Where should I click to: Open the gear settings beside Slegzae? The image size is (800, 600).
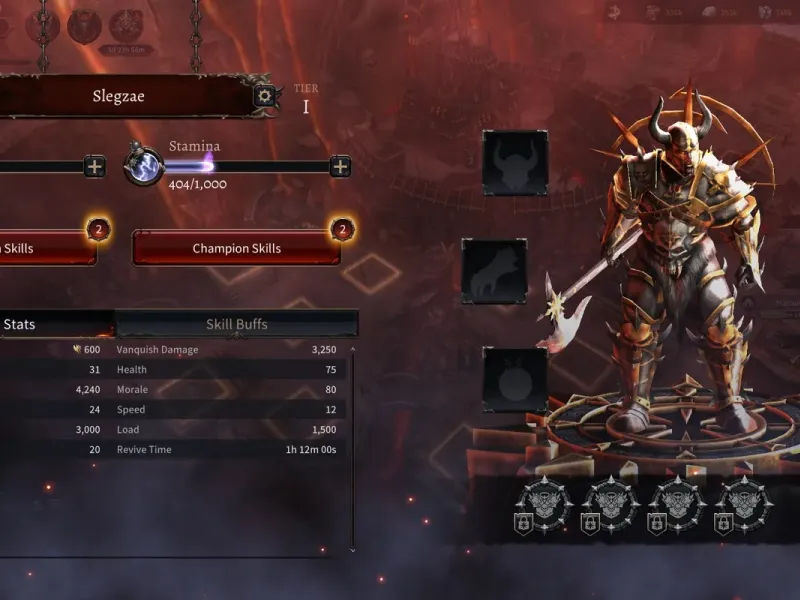click(264, 96)
